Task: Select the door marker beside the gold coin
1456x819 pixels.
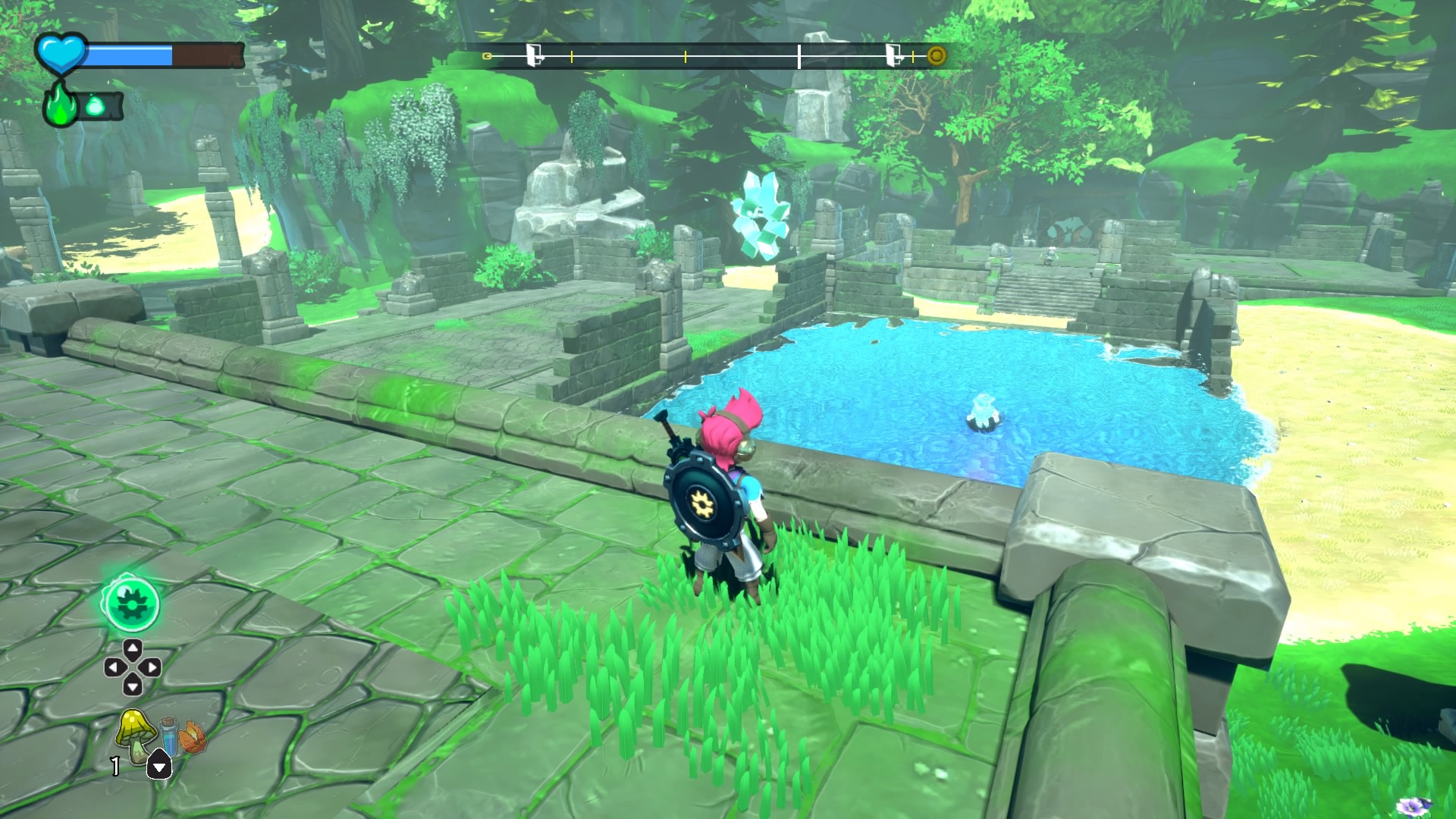Action: point(893,55)
